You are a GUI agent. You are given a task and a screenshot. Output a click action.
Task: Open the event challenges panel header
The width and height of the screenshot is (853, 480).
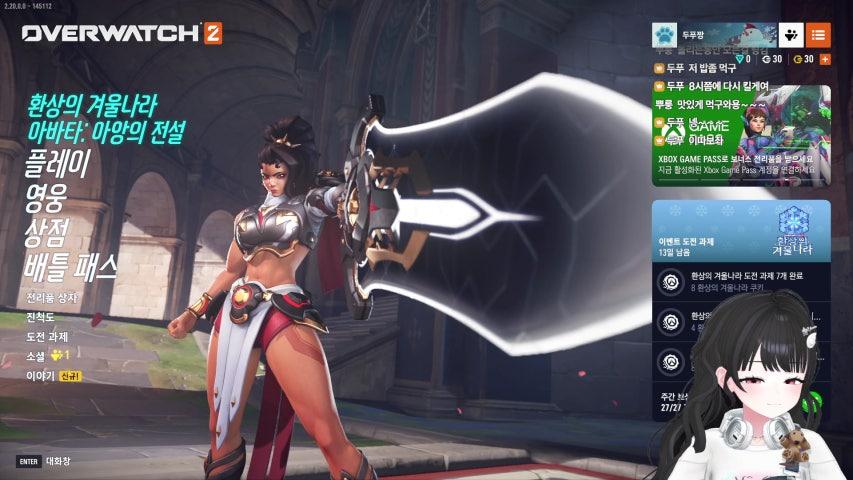(x=741, y=230)
